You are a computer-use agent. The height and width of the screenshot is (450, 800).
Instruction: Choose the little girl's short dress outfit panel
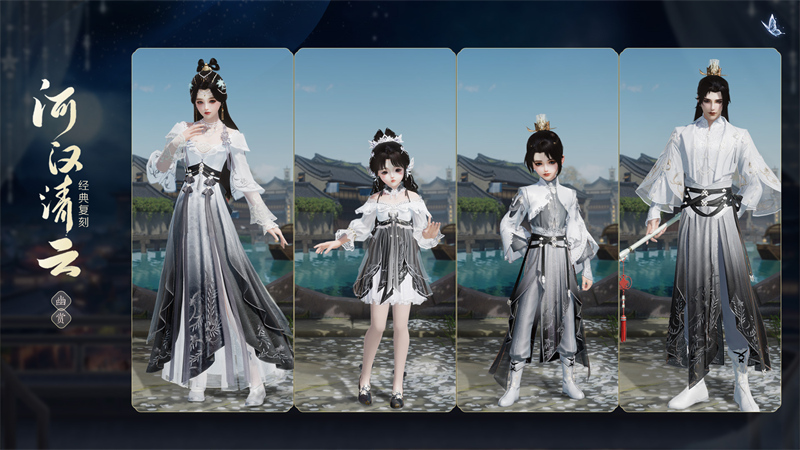pyautogui.click(x=374, y=230)
